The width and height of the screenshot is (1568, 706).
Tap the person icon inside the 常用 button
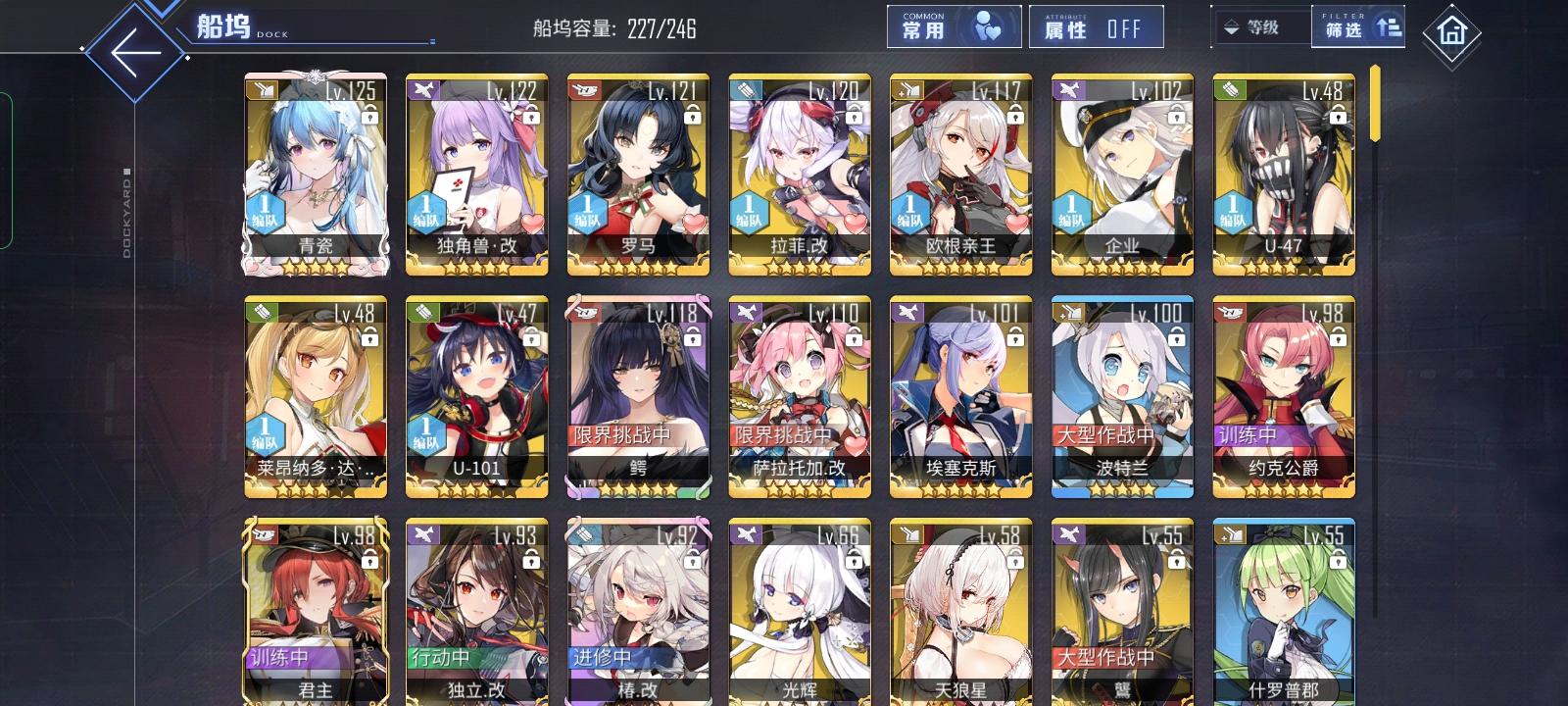coord(989,26)
